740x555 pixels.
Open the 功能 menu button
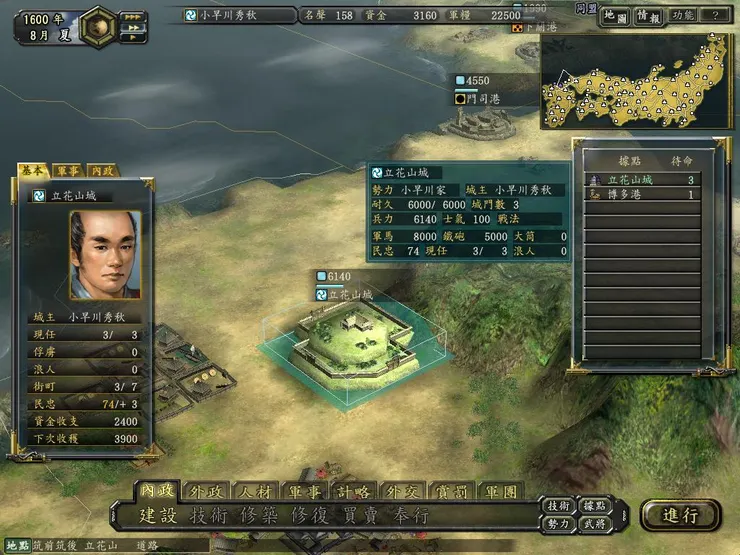coord(685,16)
